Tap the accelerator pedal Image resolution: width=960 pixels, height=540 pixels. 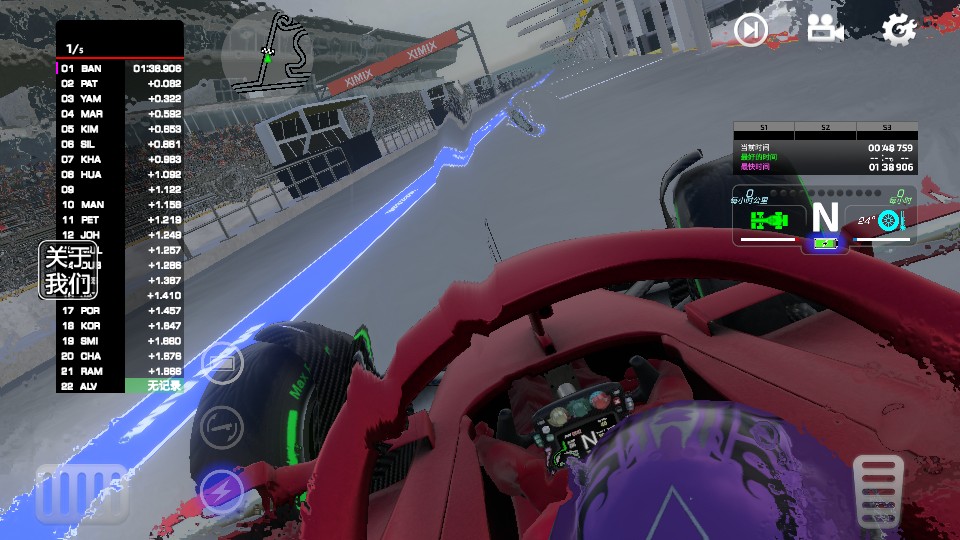[x=879, y=490]
